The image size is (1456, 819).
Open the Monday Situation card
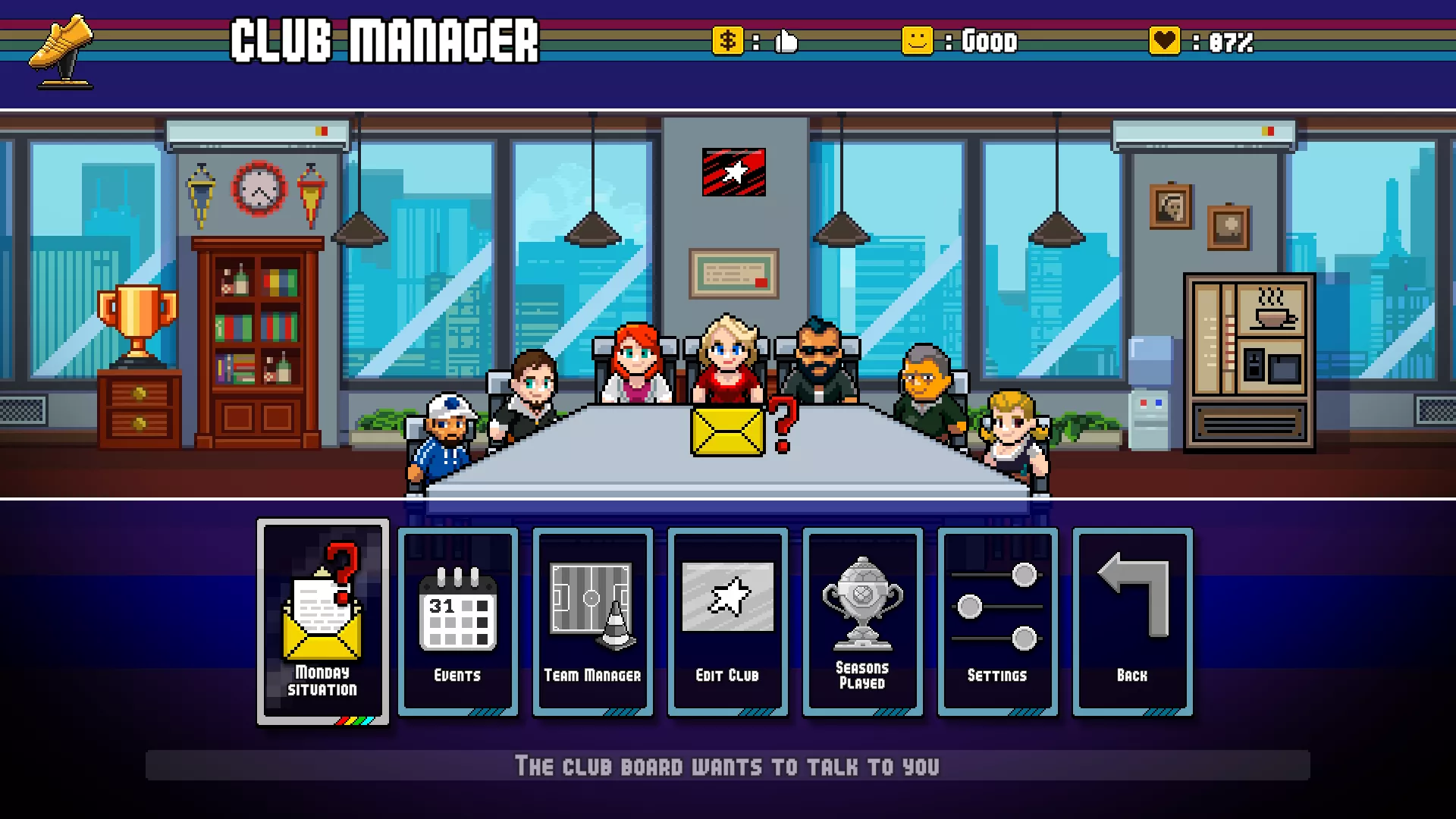(x=323, y=622)
